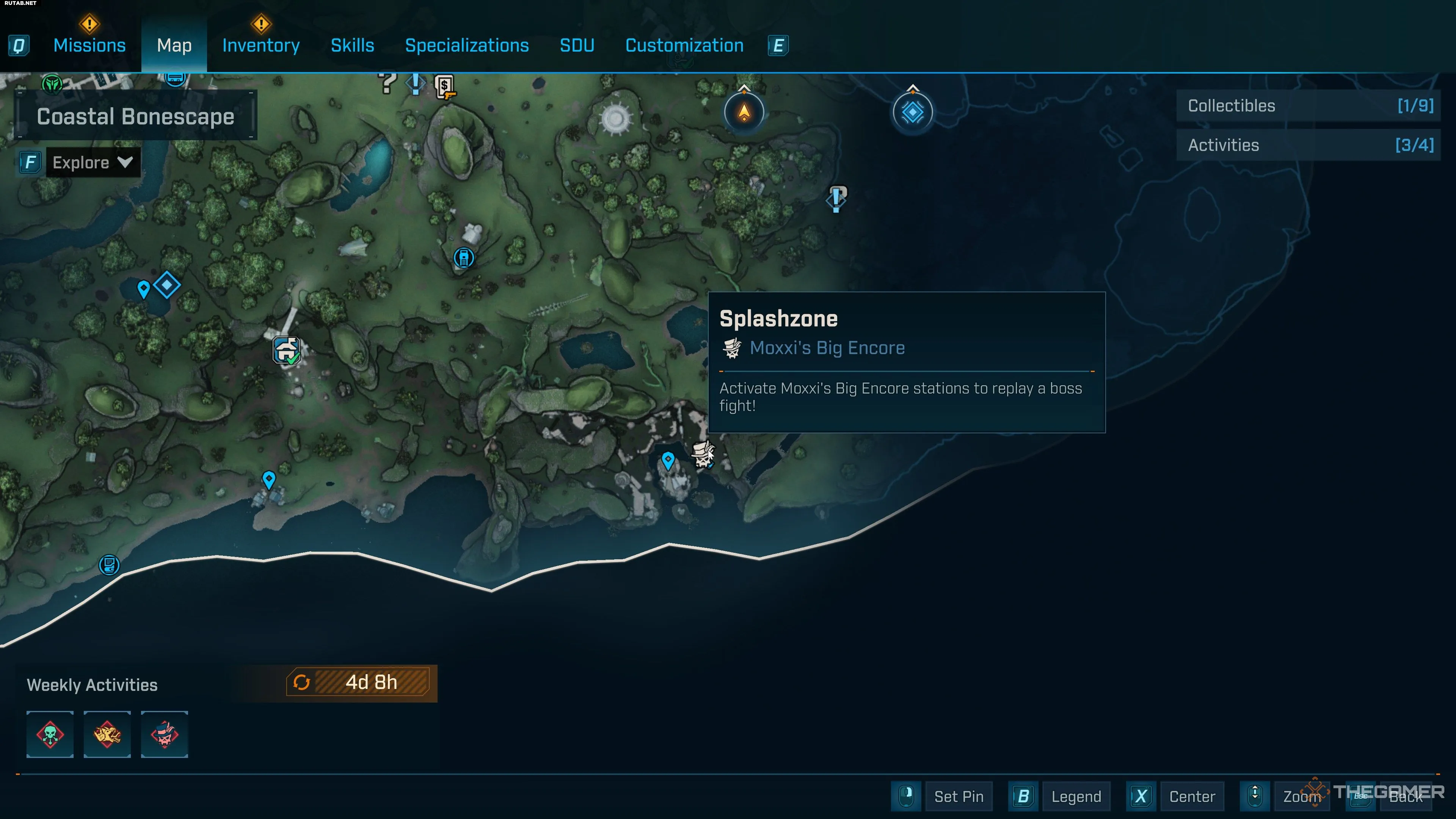Select the green skull weekly activity

point(50,734)
